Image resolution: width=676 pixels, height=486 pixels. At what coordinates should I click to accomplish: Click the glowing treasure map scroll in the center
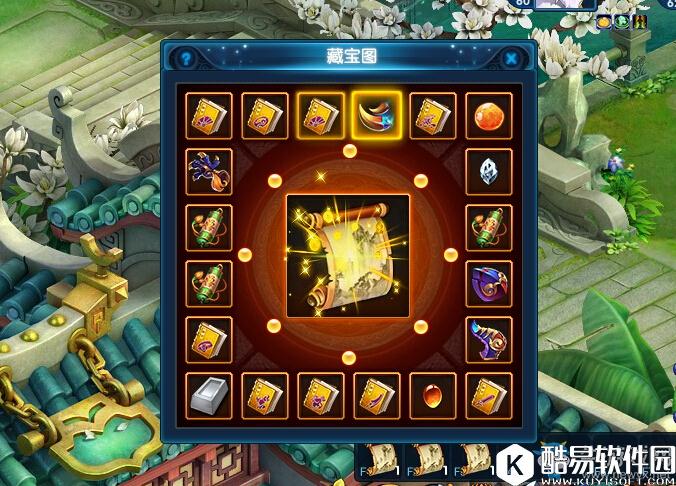[348, 256]
